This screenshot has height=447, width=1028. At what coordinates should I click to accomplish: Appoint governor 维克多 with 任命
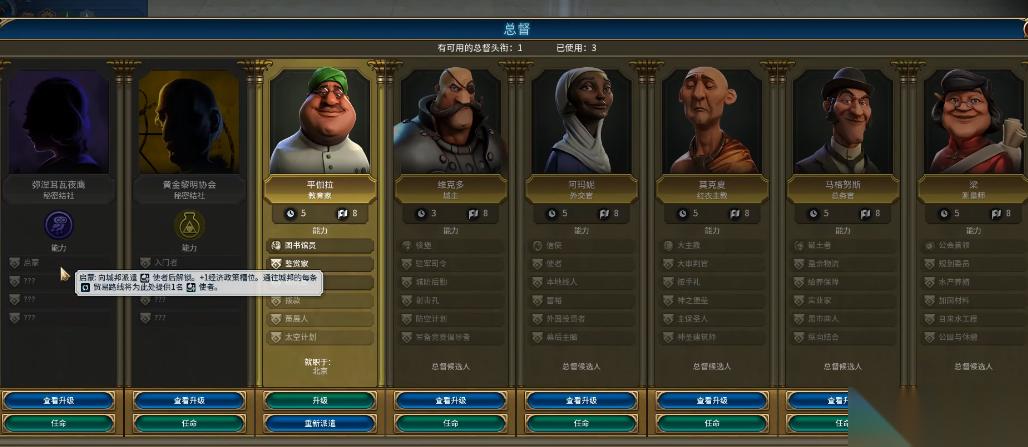[x=451, y=423]
